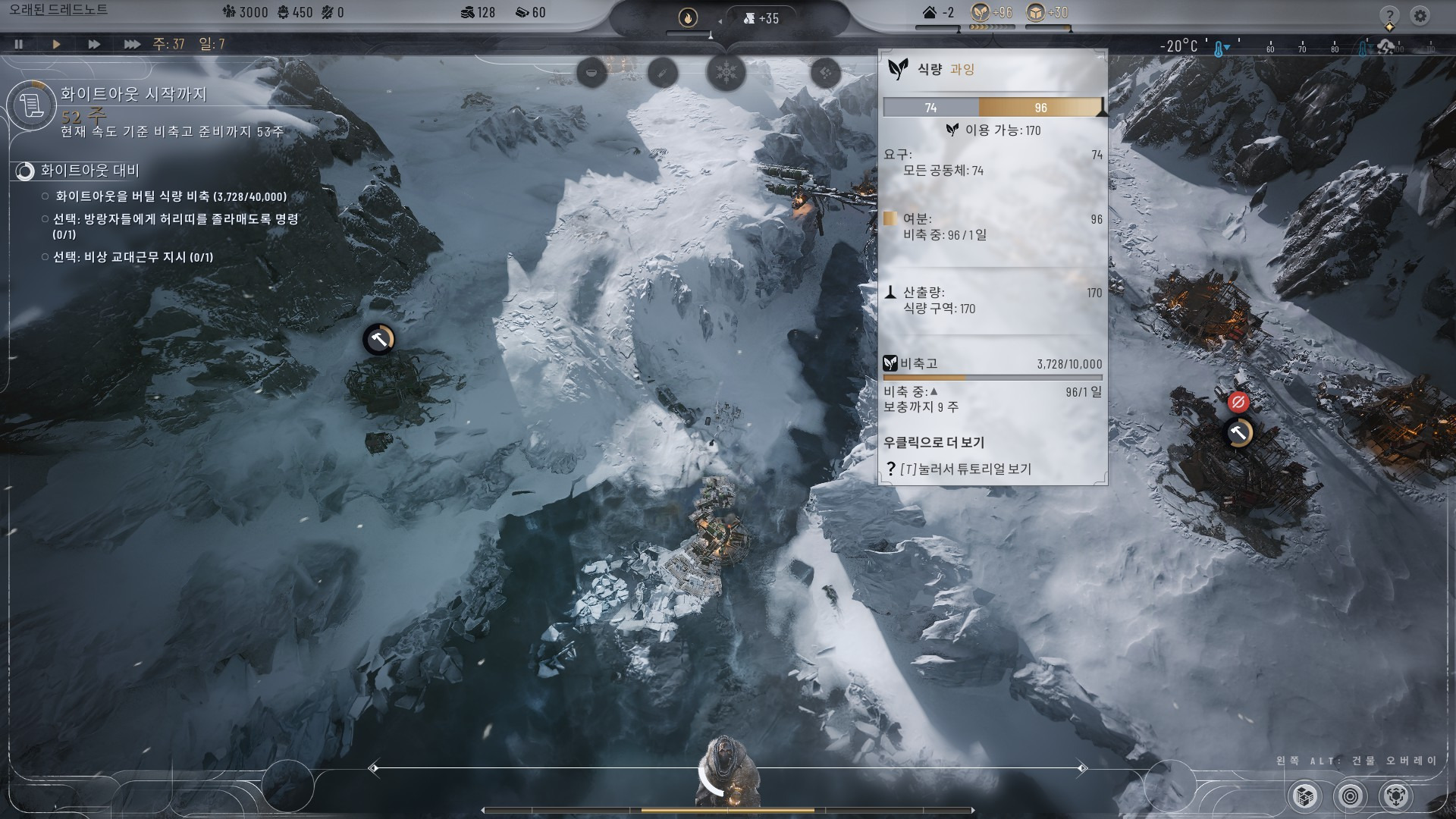Select the whiteout preparation objective header
The width and height of the screenshot is (1456, 819).
point(89,171)
